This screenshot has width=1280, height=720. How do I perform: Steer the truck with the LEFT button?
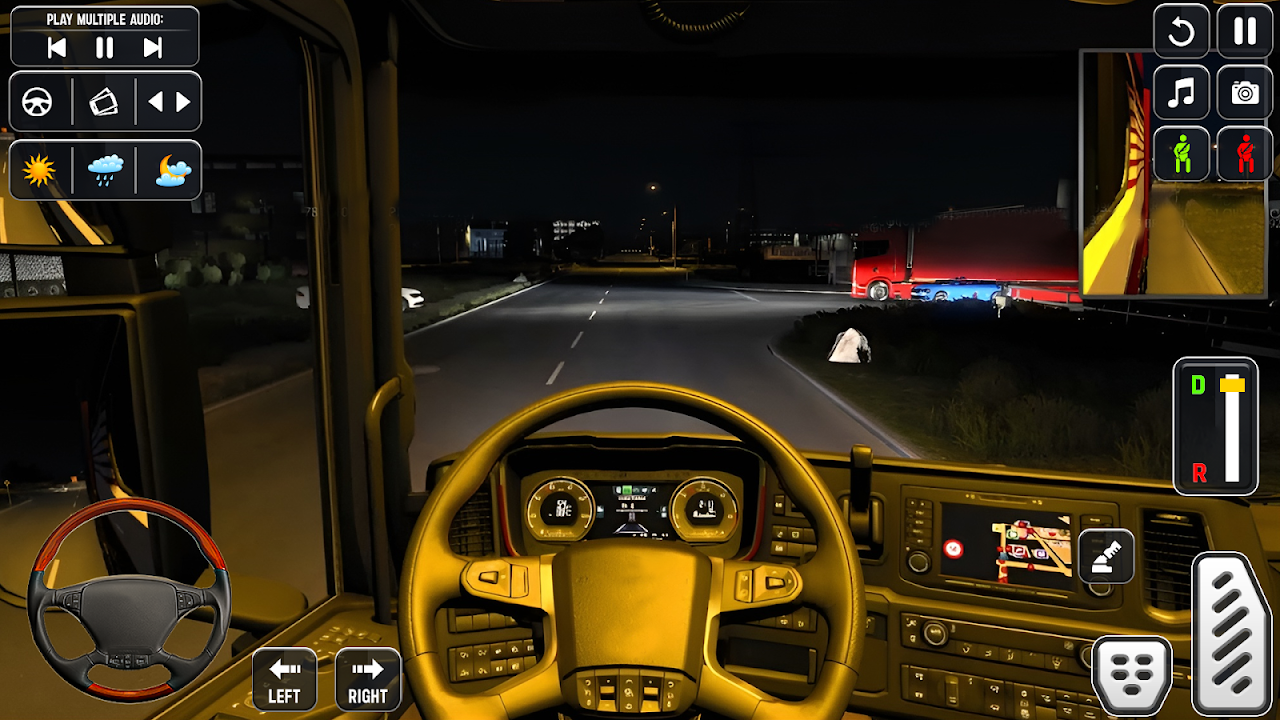click(x=285, y=680)
